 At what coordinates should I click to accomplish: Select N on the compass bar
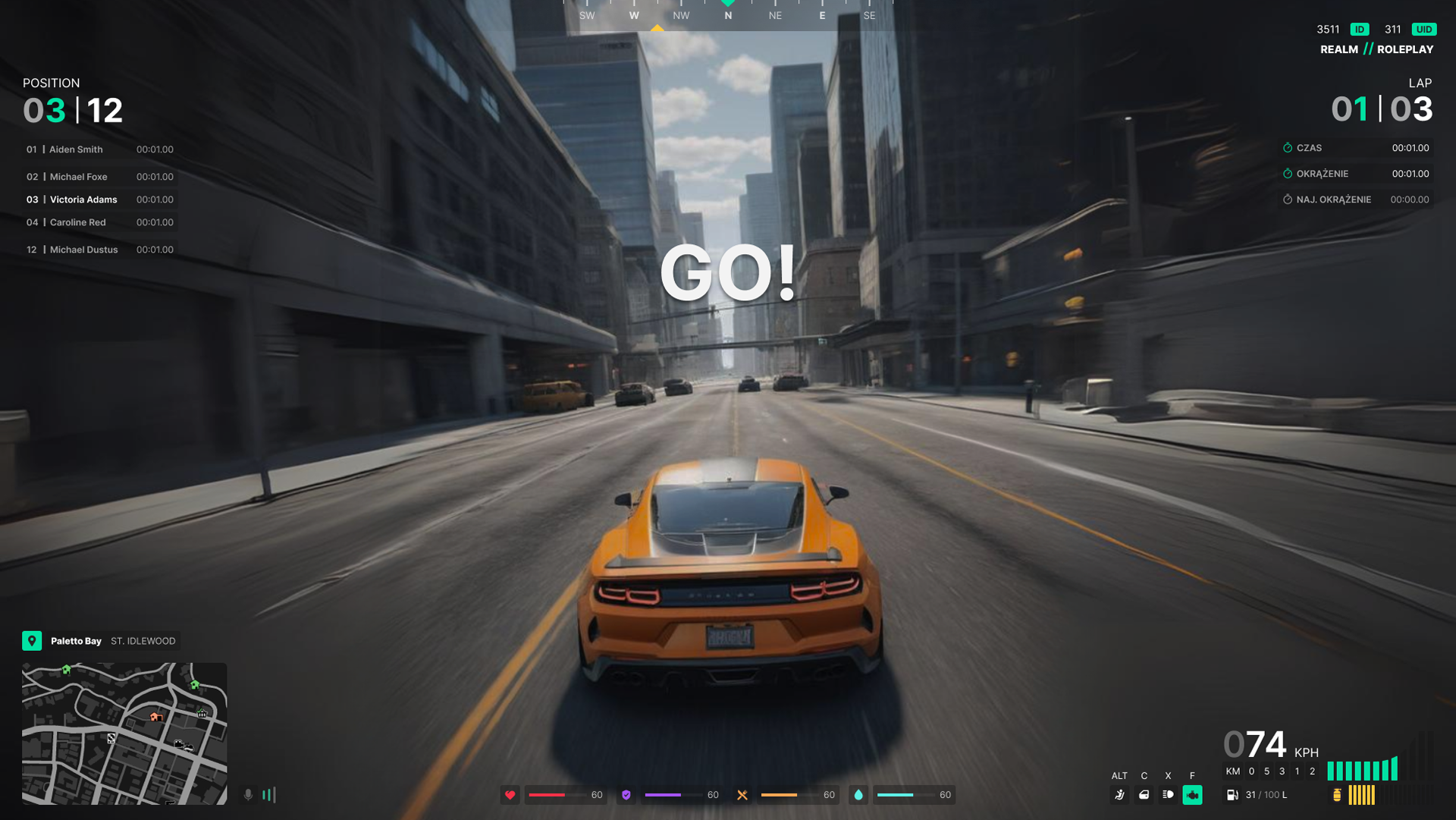coord(727,14)
